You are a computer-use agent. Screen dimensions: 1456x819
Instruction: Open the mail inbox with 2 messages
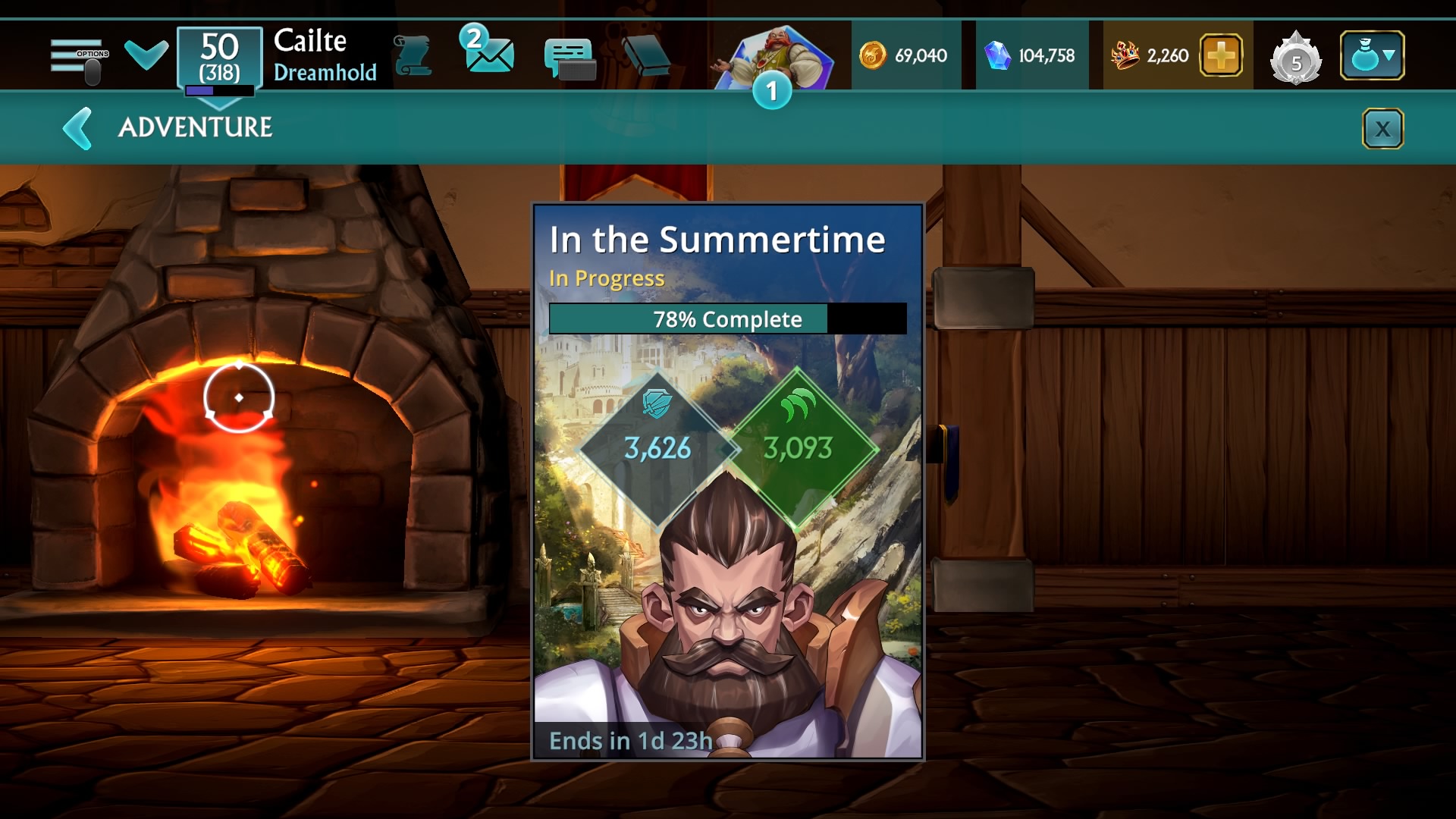pos(488,52)
